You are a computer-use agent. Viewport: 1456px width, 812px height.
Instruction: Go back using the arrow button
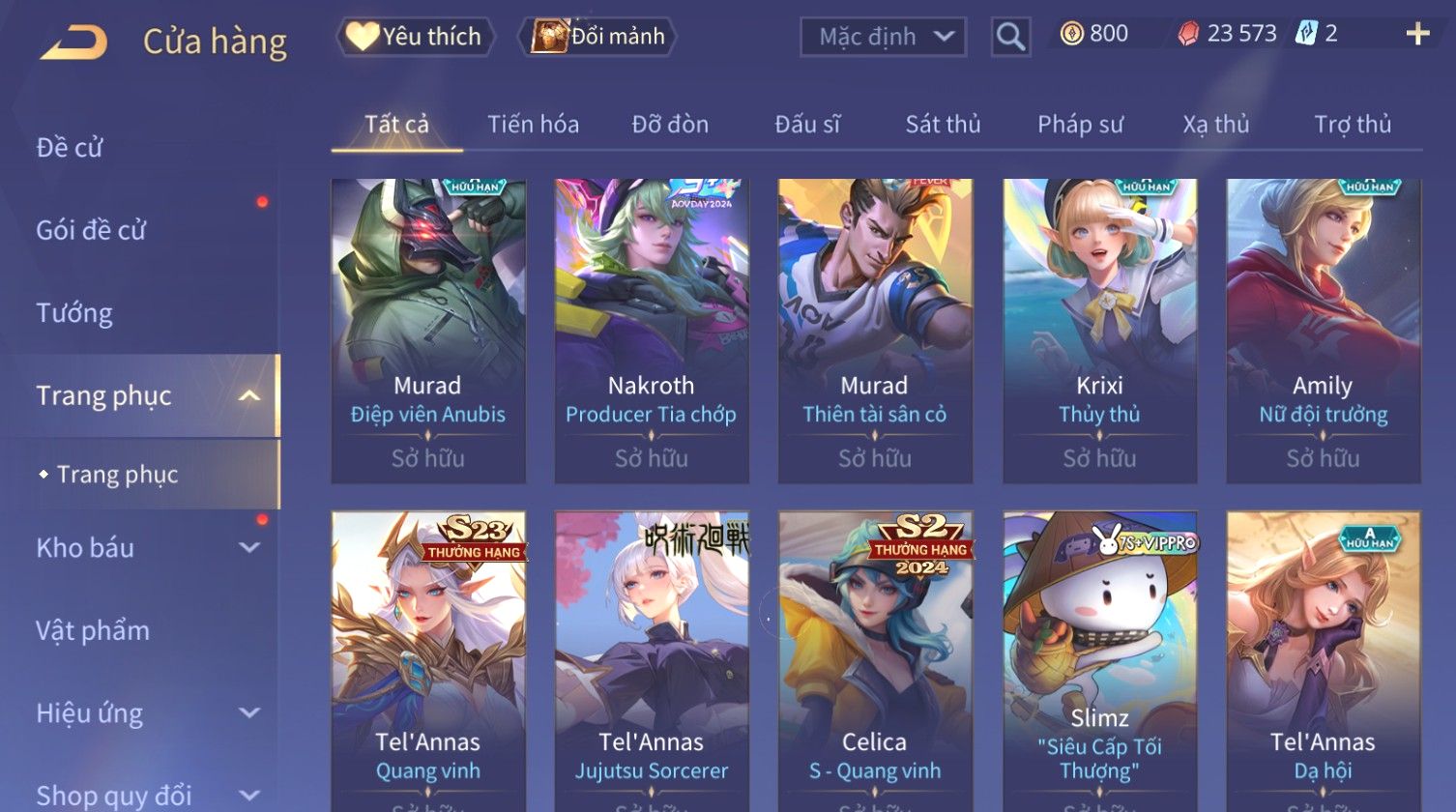coord(74,42)
